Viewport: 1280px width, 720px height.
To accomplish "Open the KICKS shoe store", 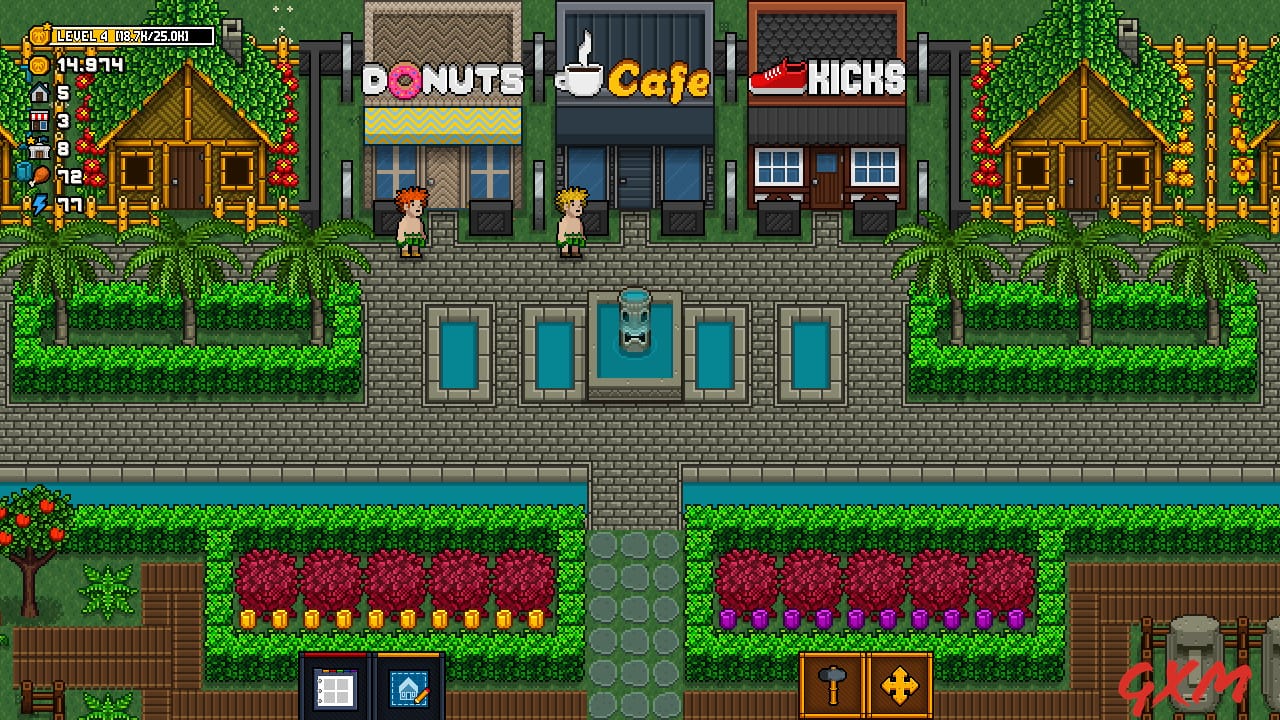I will [x=827, y=110].
